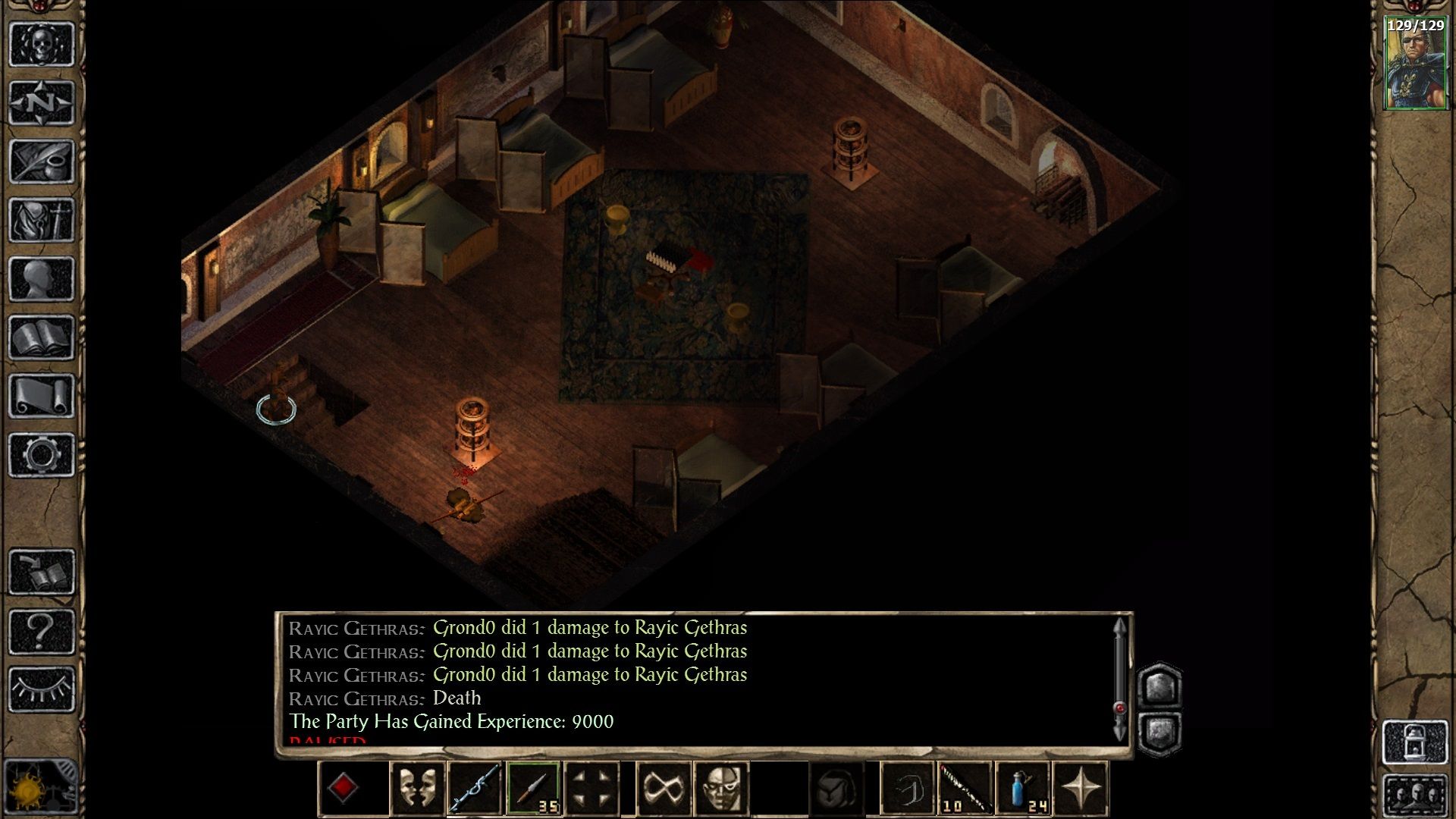Image resolution: width=1456 pixels, height=819 pixels.
Task: Click the question mark help button
Action: point(42,630)
